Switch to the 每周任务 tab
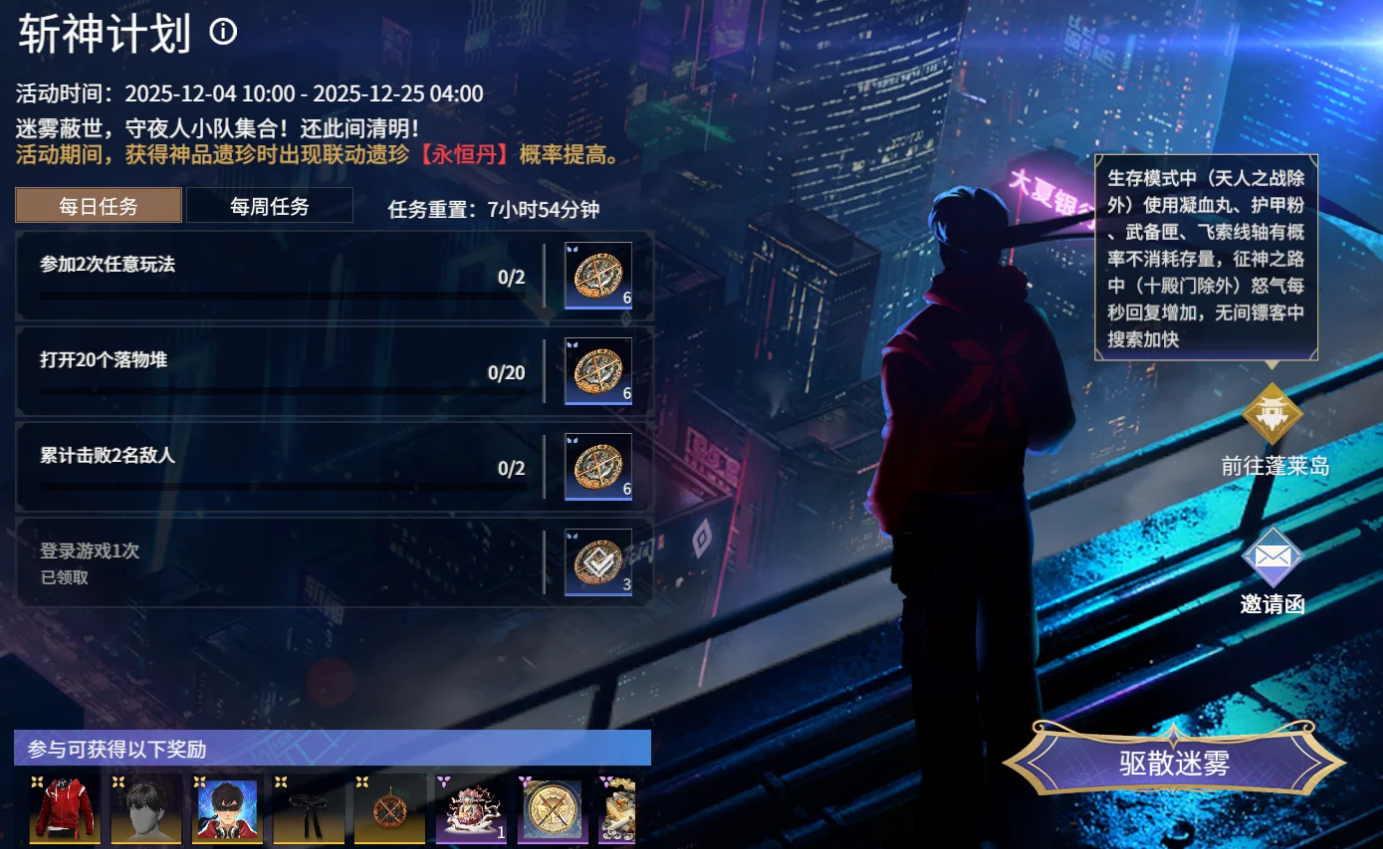 (x=269, y=204)
